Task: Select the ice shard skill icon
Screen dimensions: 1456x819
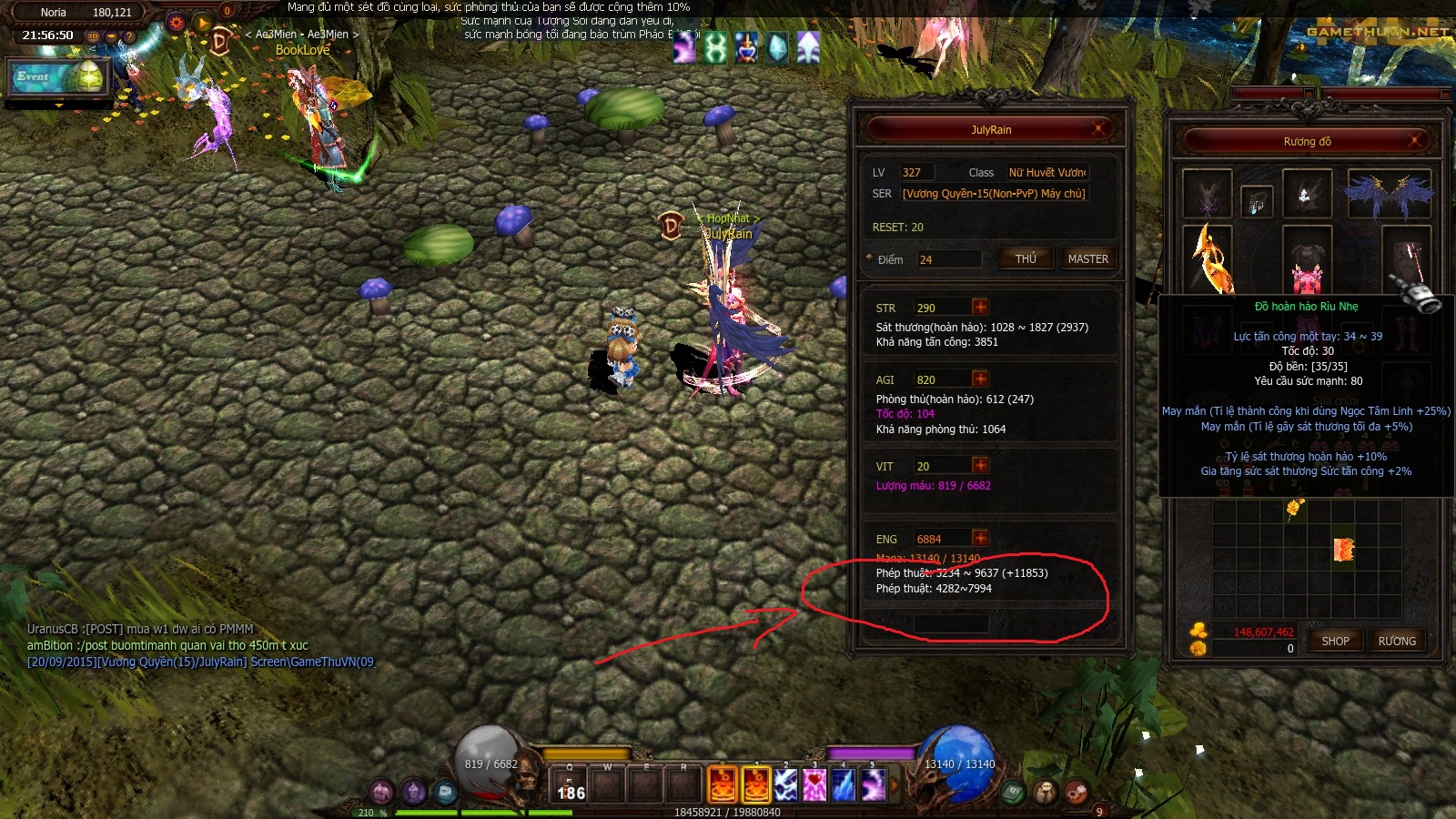Action: point(844,784)
